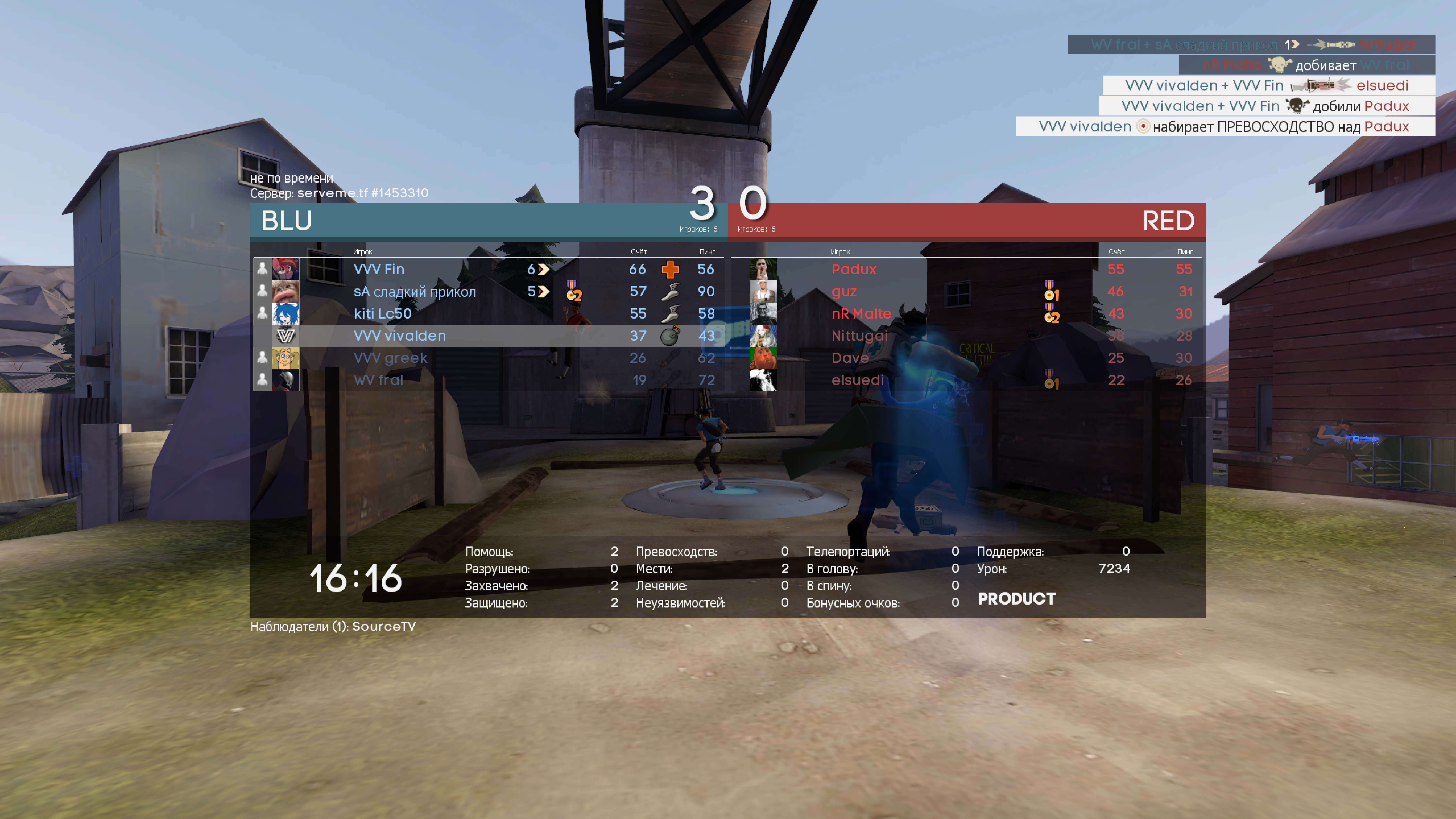The image size is (1456, 819).
Task: Select player sA сладкий прикол on BLU team
Action: 414,292
